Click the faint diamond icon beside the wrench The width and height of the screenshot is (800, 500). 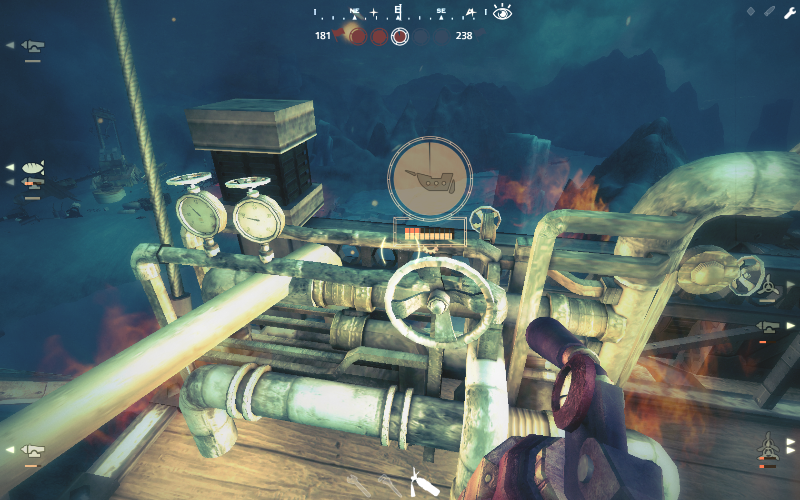(x=751, y=12)
